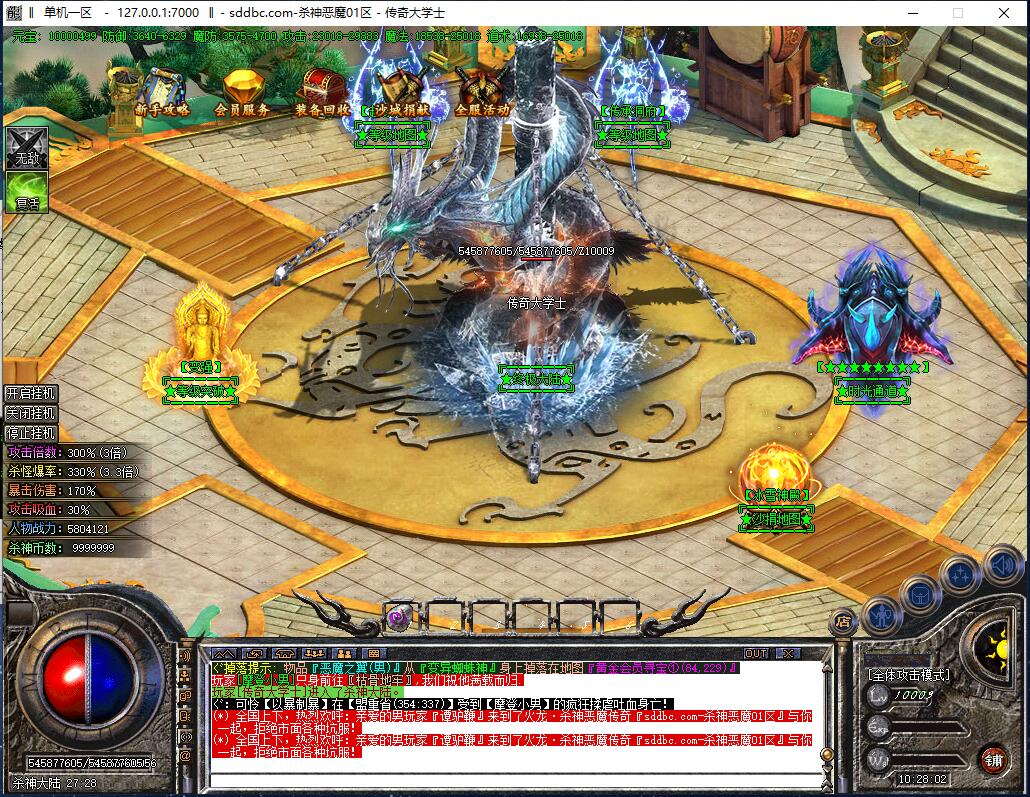Click the red 铺 stall button
1030x797 pixels.
(993, 759)
